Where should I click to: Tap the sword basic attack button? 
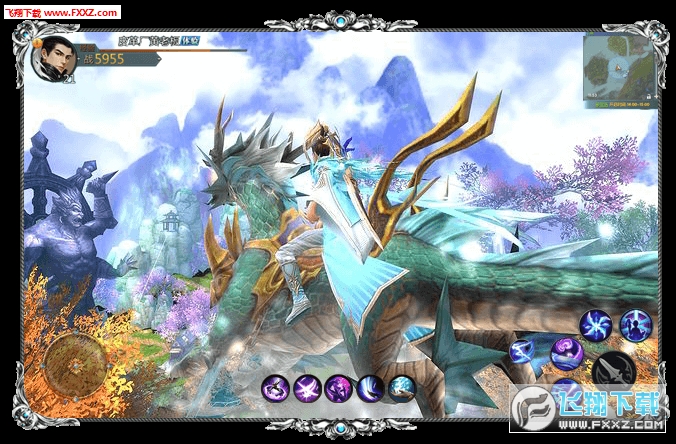click(x=612, y=372)
